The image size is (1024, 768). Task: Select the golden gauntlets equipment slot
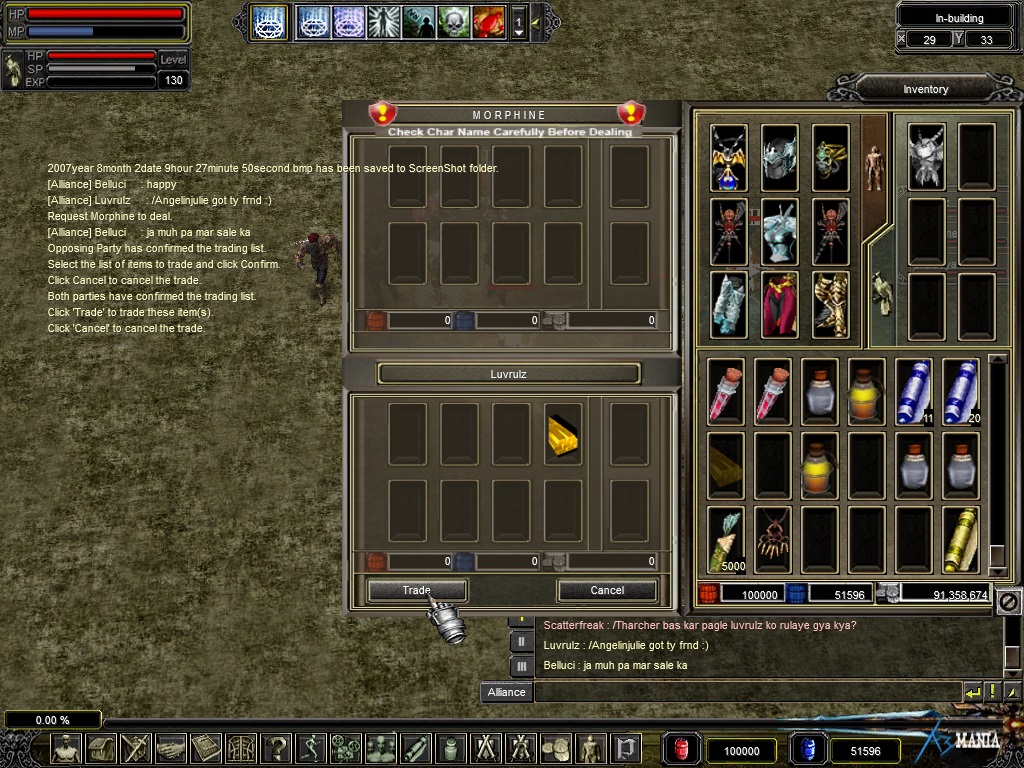(x=830, y=304)
